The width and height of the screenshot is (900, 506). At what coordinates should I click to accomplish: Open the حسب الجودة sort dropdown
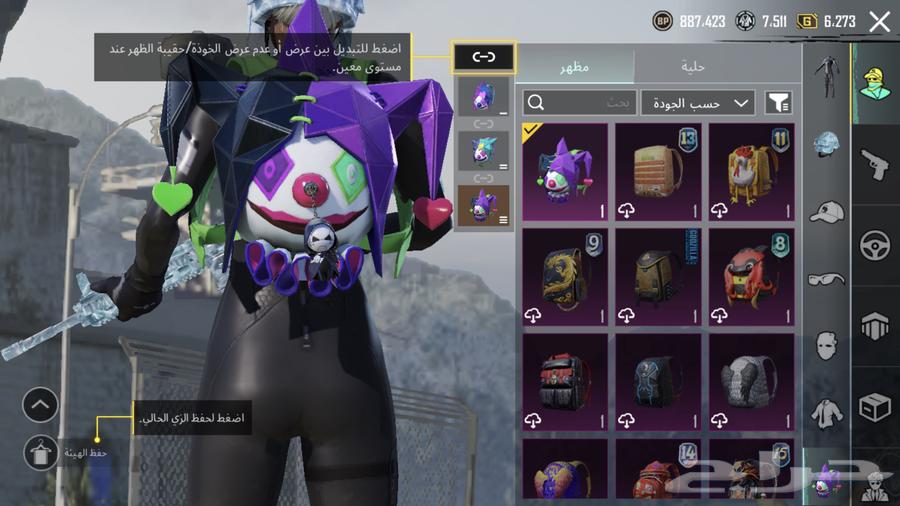697,103
